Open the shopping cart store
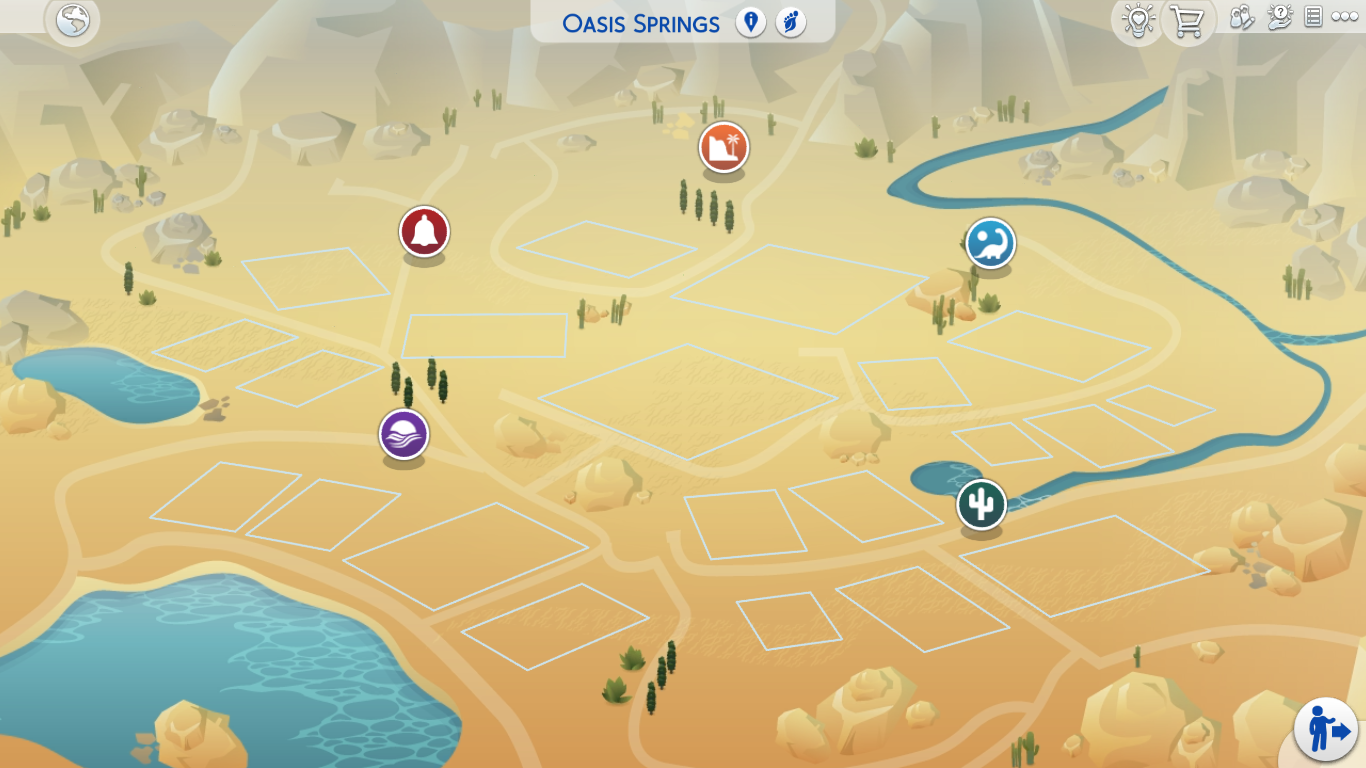This screenshot has width=1366, height=768. [x=1187, y=21]
